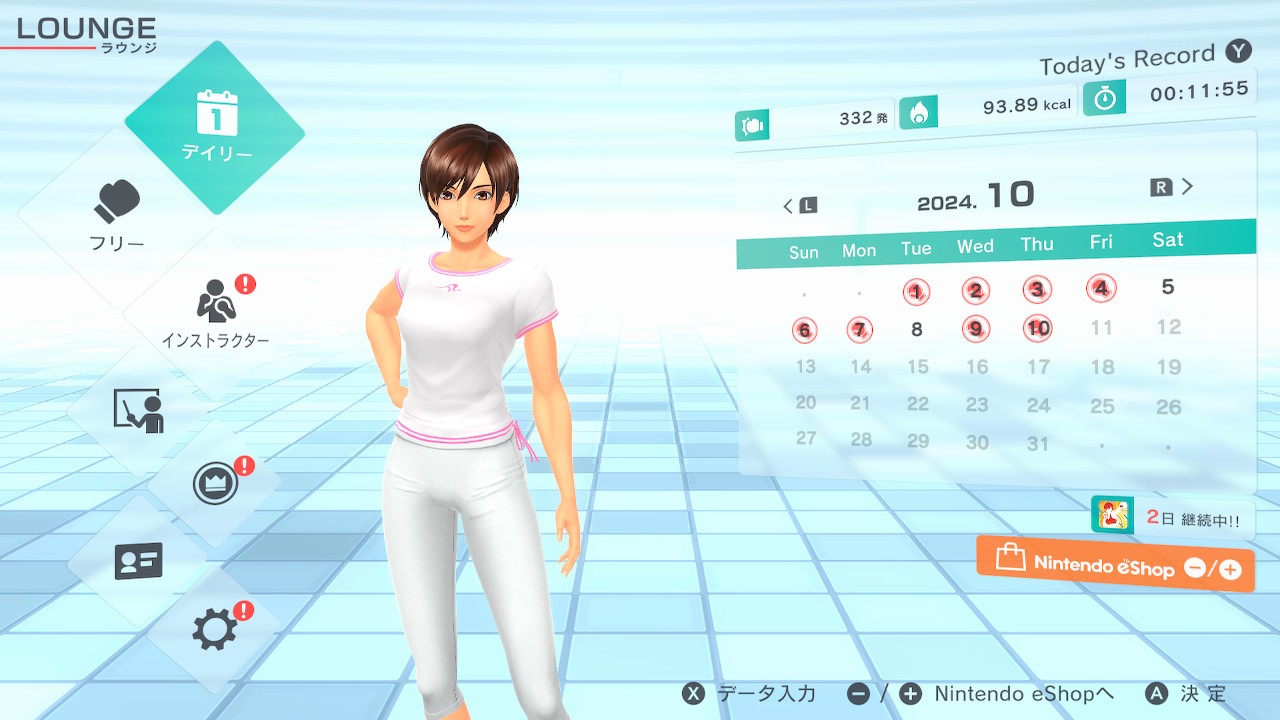1280x720 pixels.
Task: Go to the previous calendar month arrow
Action: coord(799,206)
